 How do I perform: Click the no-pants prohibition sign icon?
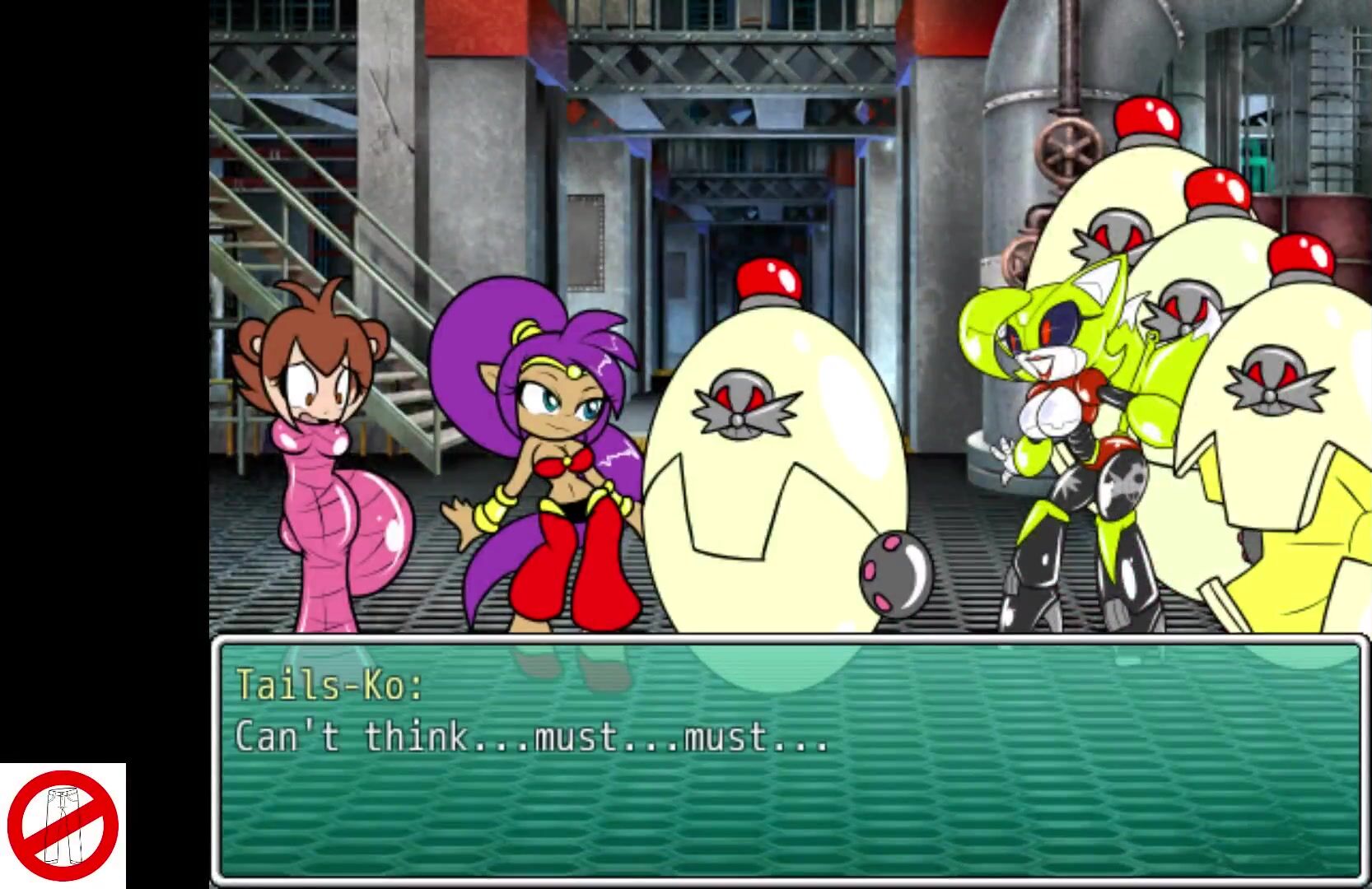click(x=64, y=826)
